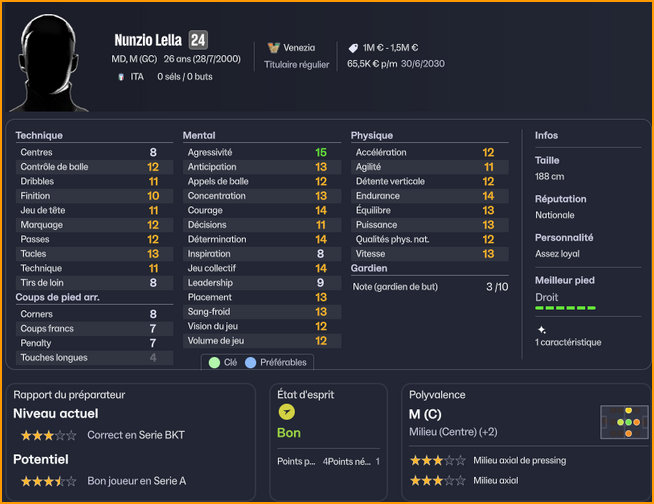Click the ITA nationality flag

click(x=121, y=76)
